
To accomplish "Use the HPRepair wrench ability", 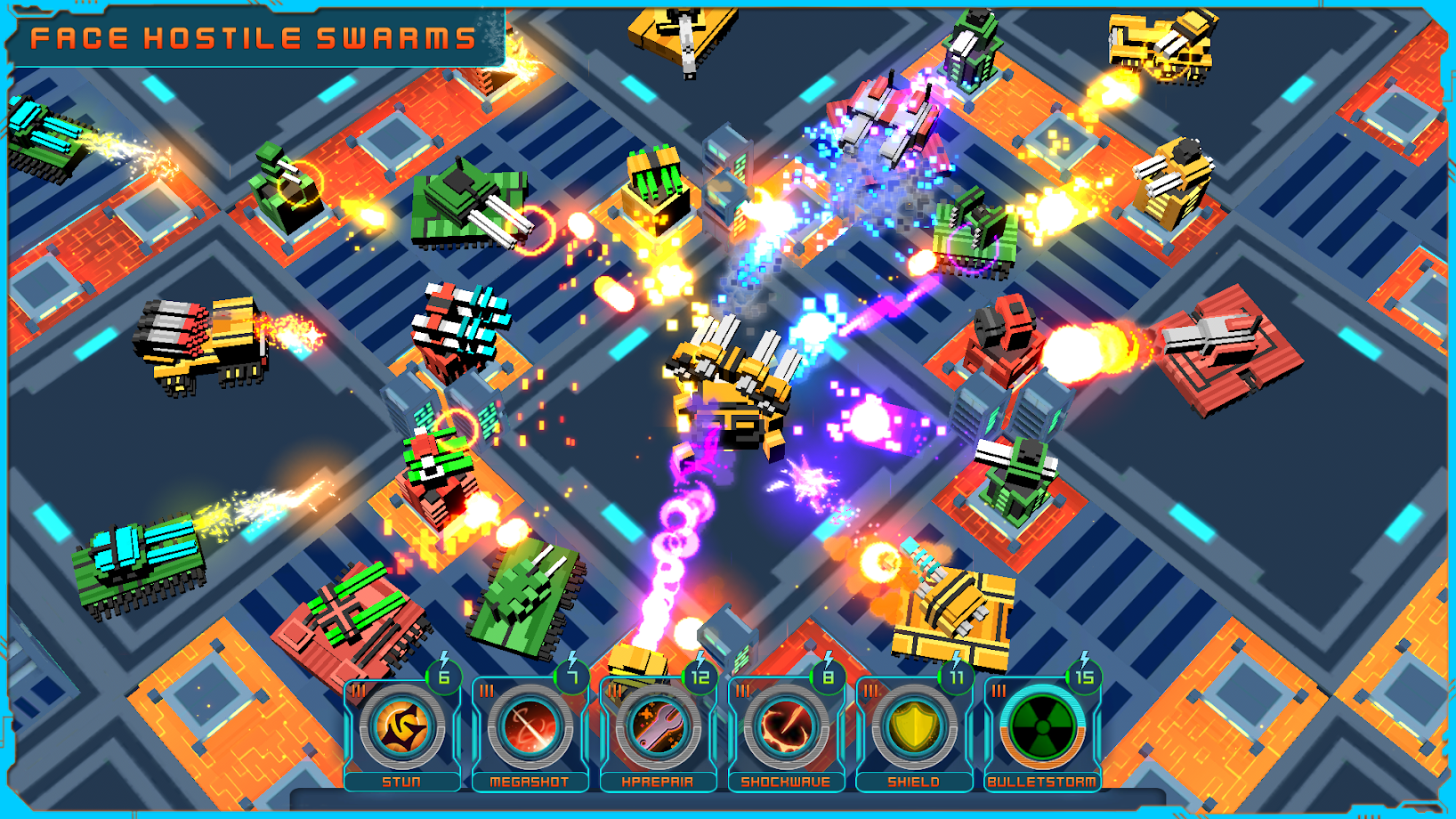I will point(659,728).
